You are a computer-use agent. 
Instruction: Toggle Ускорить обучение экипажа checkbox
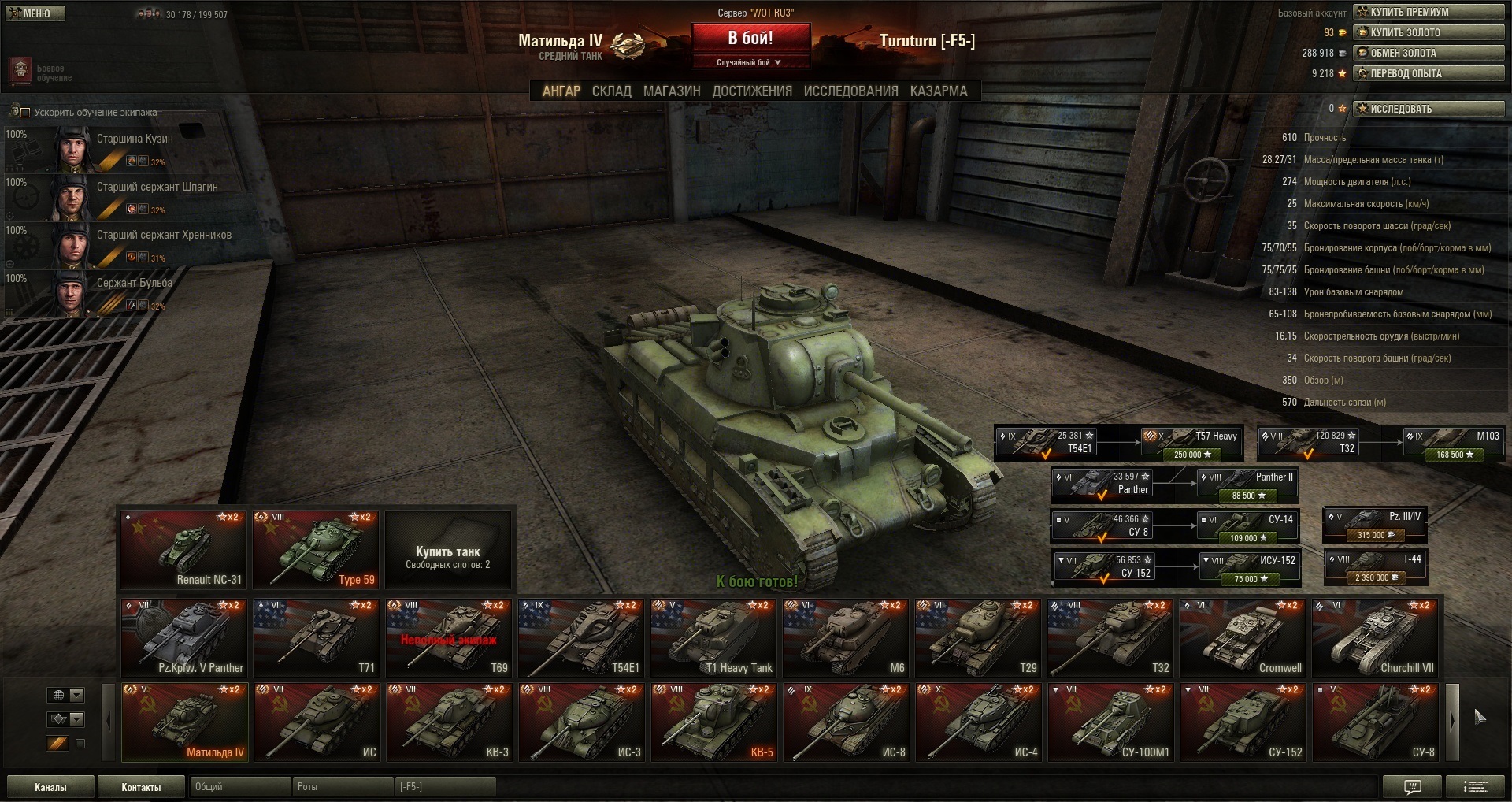tap(25, 113)
